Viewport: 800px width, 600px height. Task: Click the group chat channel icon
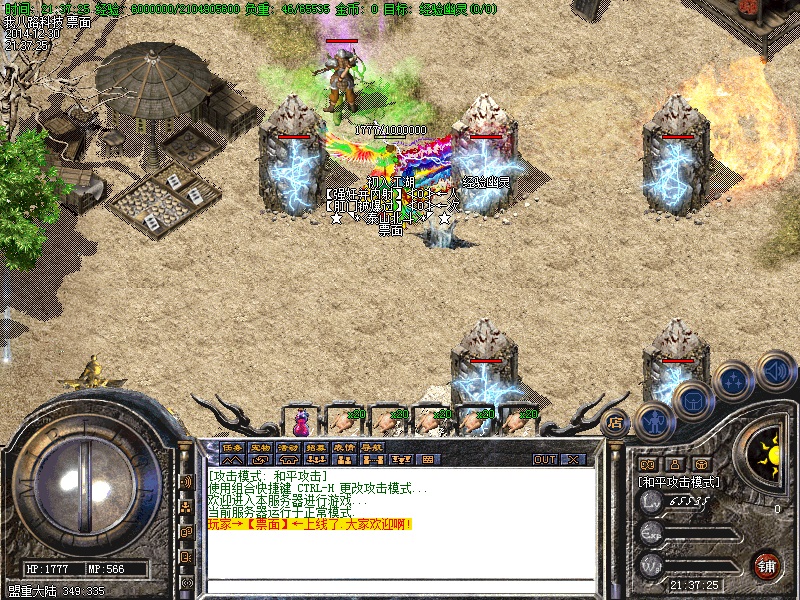tap(186, 507)
